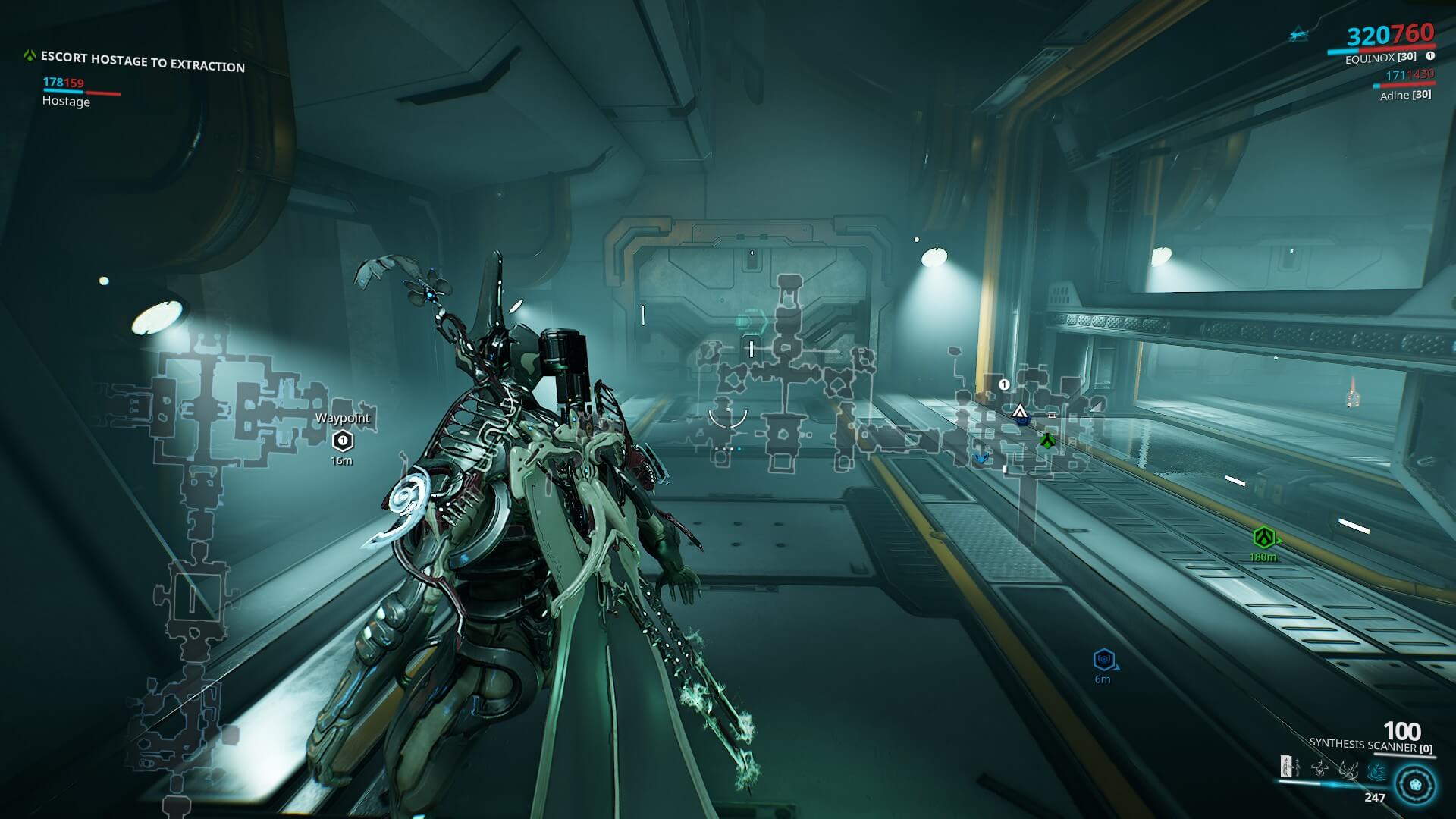Select the white player arrow on the overlay map
Screen dimensions: 1456x819
1019,412
